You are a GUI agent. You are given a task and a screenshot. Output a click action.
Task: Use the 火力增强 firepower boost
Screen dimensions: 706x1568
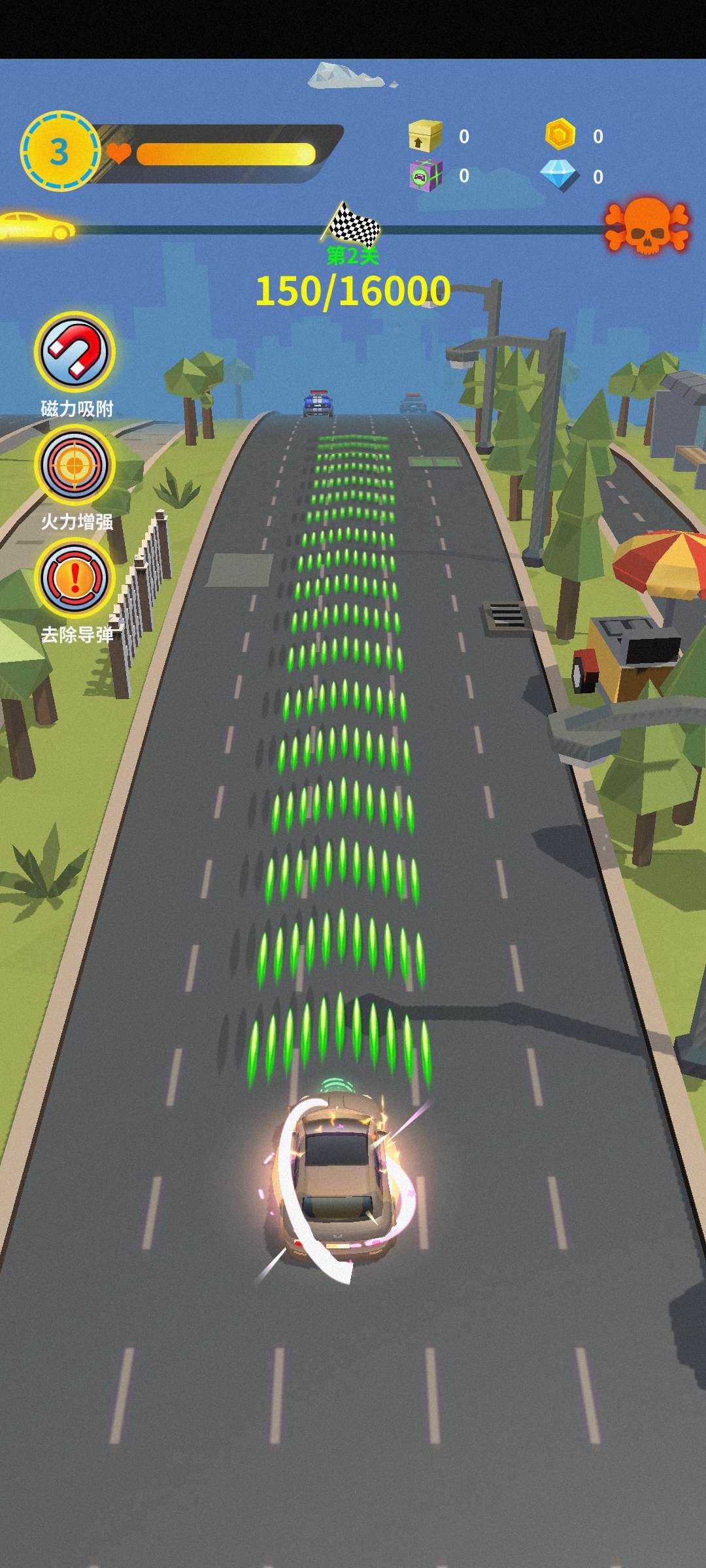75,465
